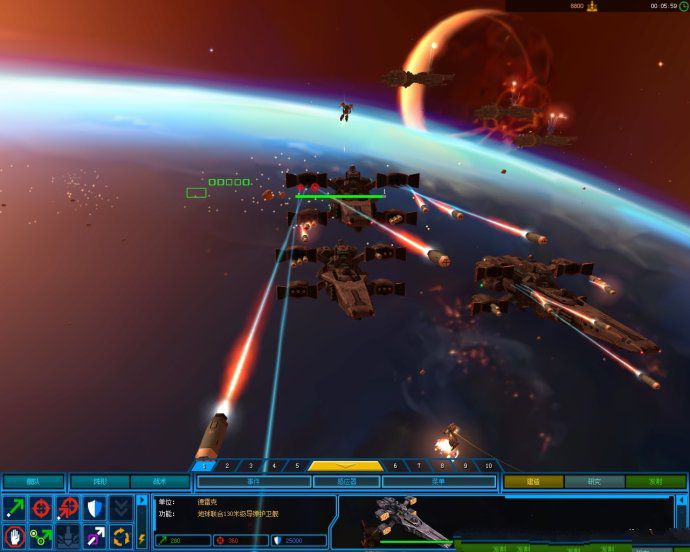
Task: Open the yellow 建造 (Build) manager
Action: 533,481
